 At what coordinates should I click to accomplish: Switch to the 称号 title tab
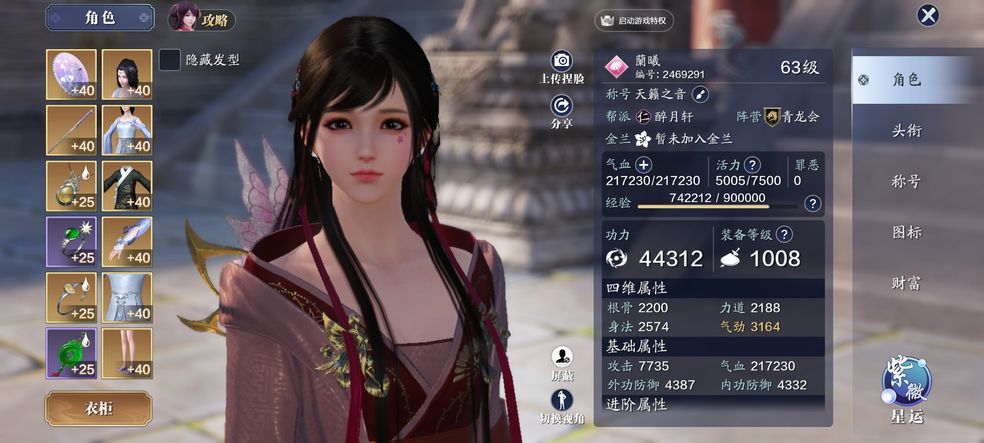tap(906, 182)
